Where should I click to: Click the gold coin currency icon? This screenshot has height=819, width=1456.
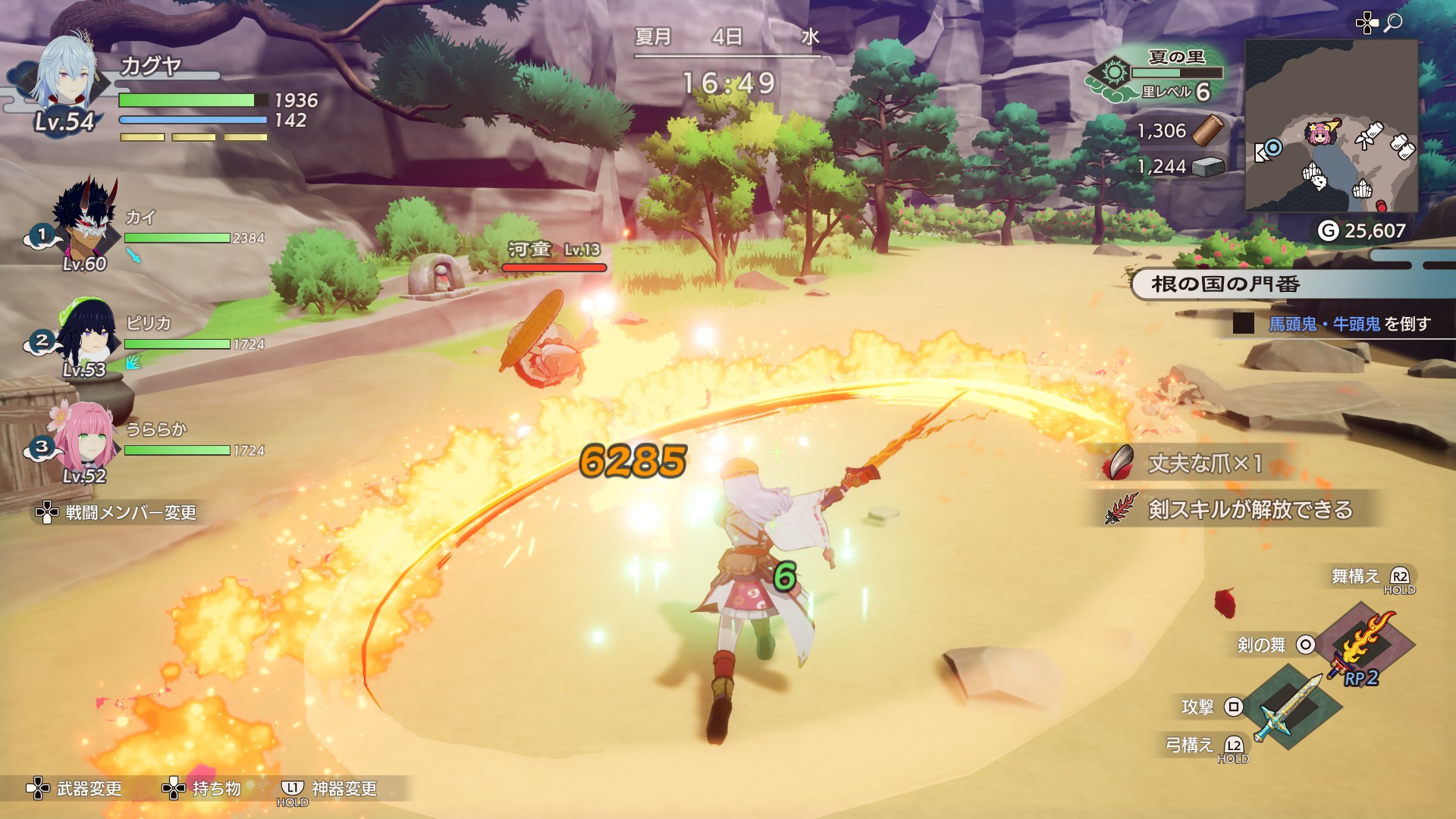tap(1328, 231)
